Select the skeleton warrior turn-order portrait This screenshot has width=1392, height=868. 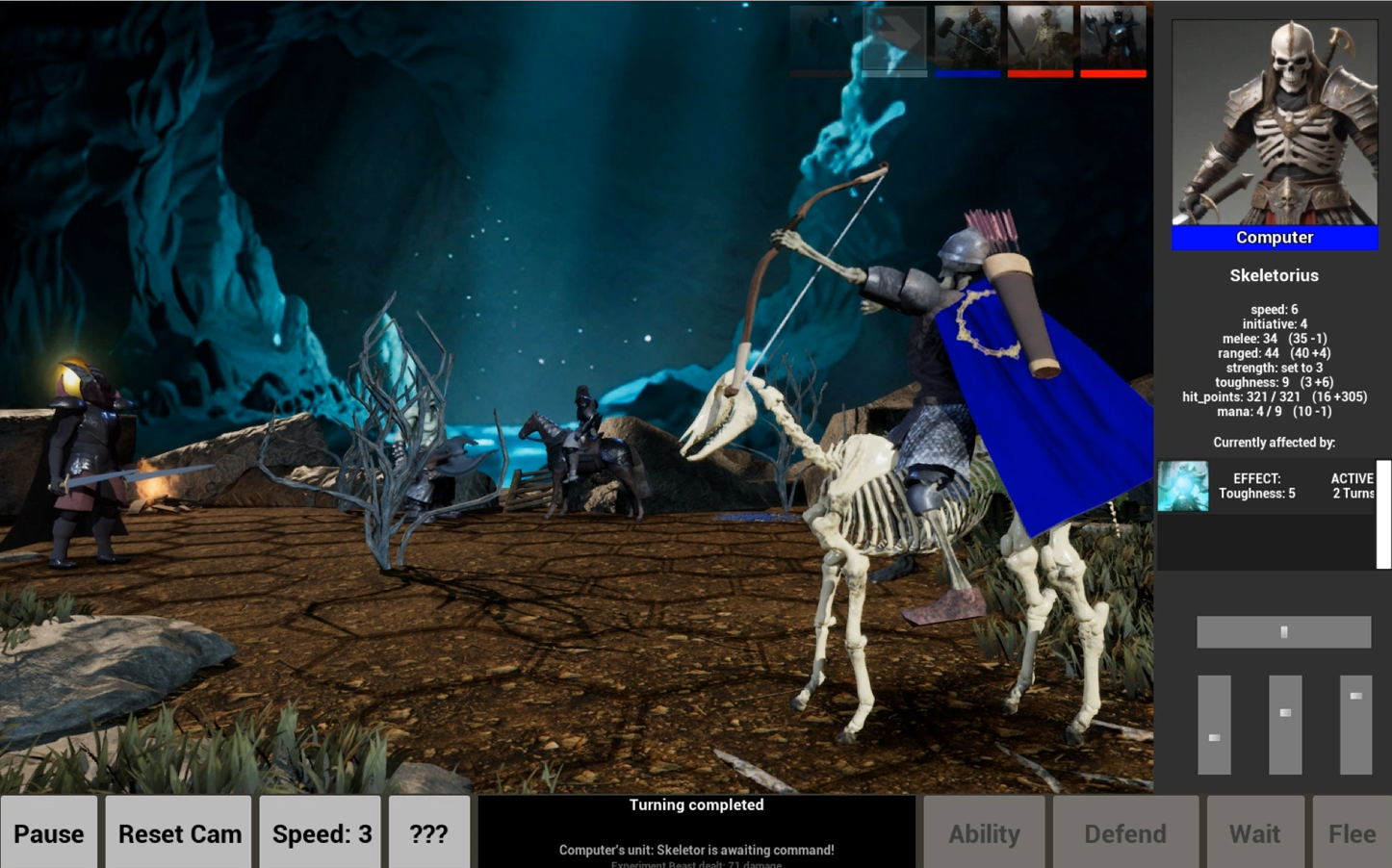click(x=1040, y=39)
